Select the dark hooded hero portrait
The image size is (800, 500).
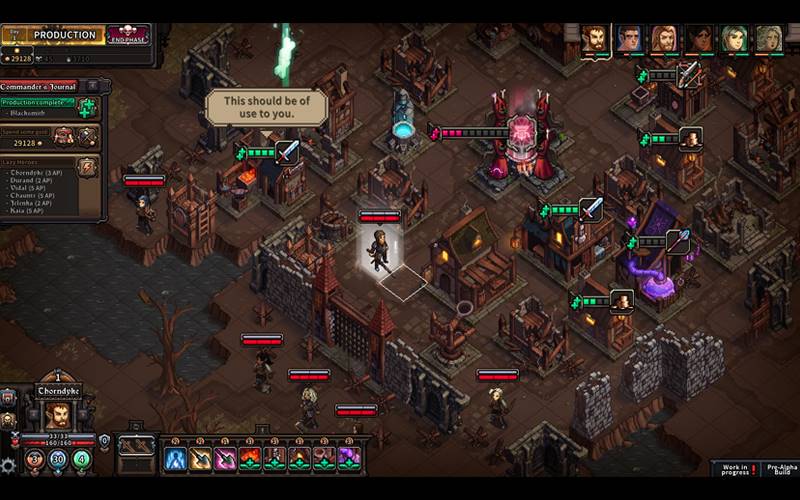(x=699, y=39)
